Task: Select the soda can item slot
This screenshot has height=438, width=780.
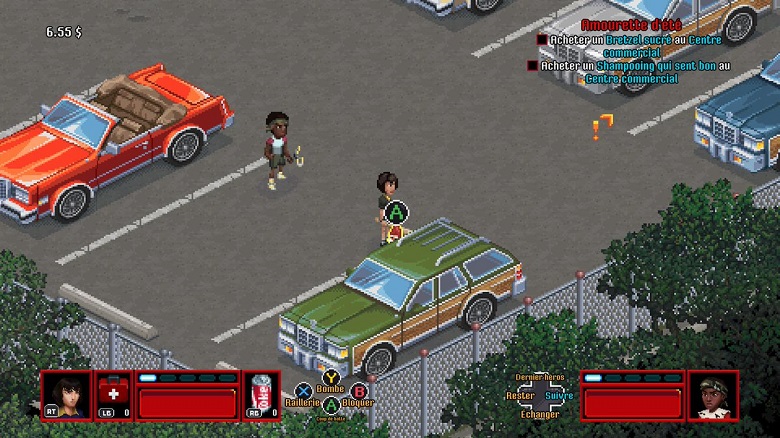Action: [260, 394]
